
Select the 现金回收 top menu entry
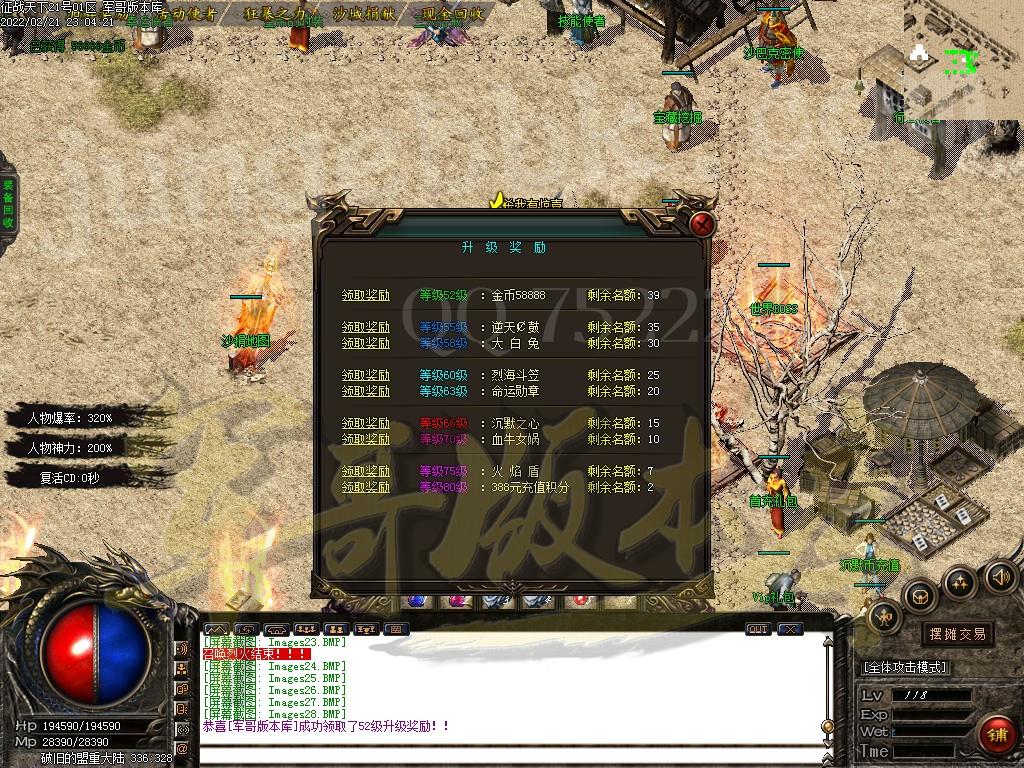tap(452, 14)
